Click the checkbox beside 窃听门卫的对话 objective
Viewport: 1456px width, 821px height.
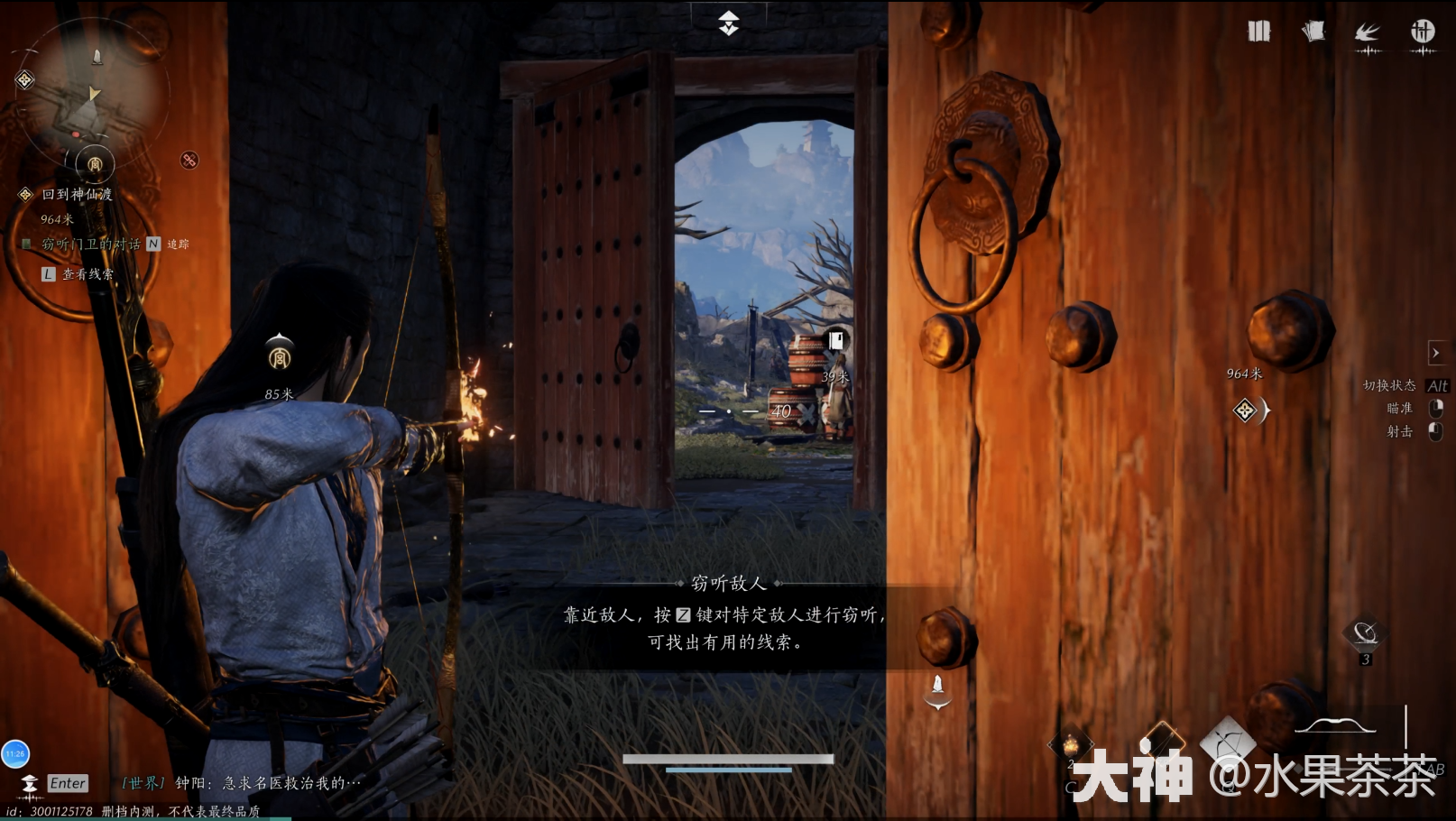click(27, 244)
